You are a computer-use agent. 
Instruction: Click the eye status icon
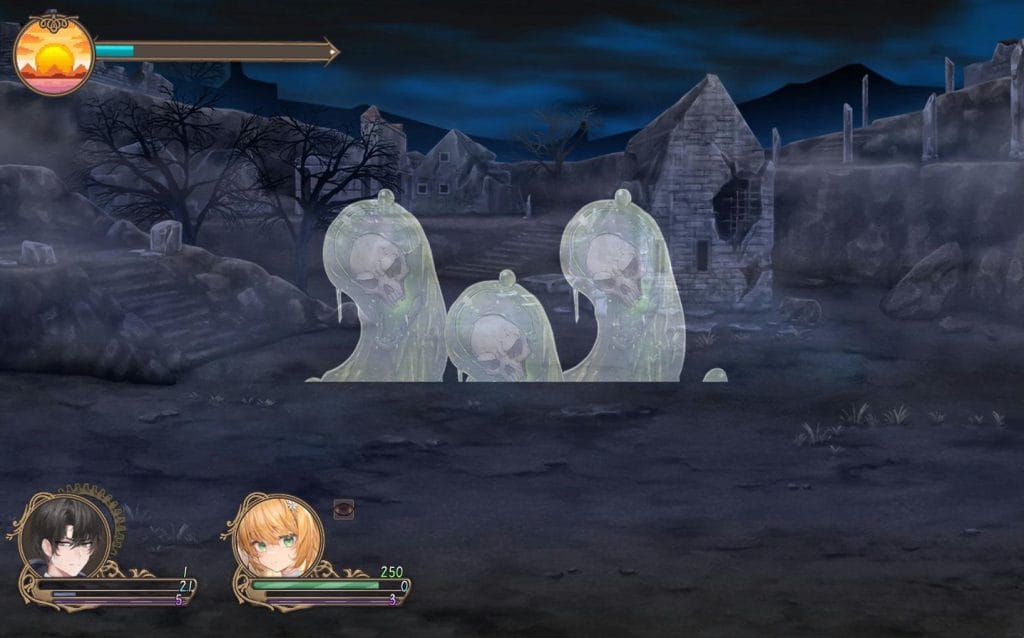tap(344, 509)
